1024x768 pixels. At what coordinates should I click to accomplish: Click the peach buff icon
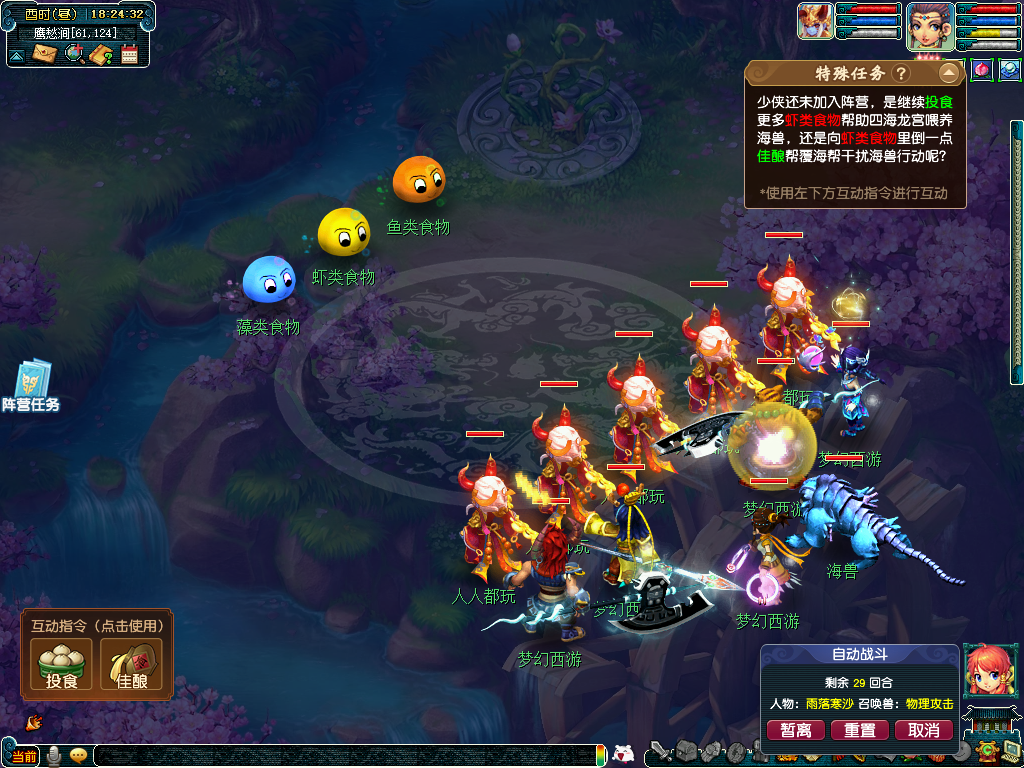click(x=981, y=70)
